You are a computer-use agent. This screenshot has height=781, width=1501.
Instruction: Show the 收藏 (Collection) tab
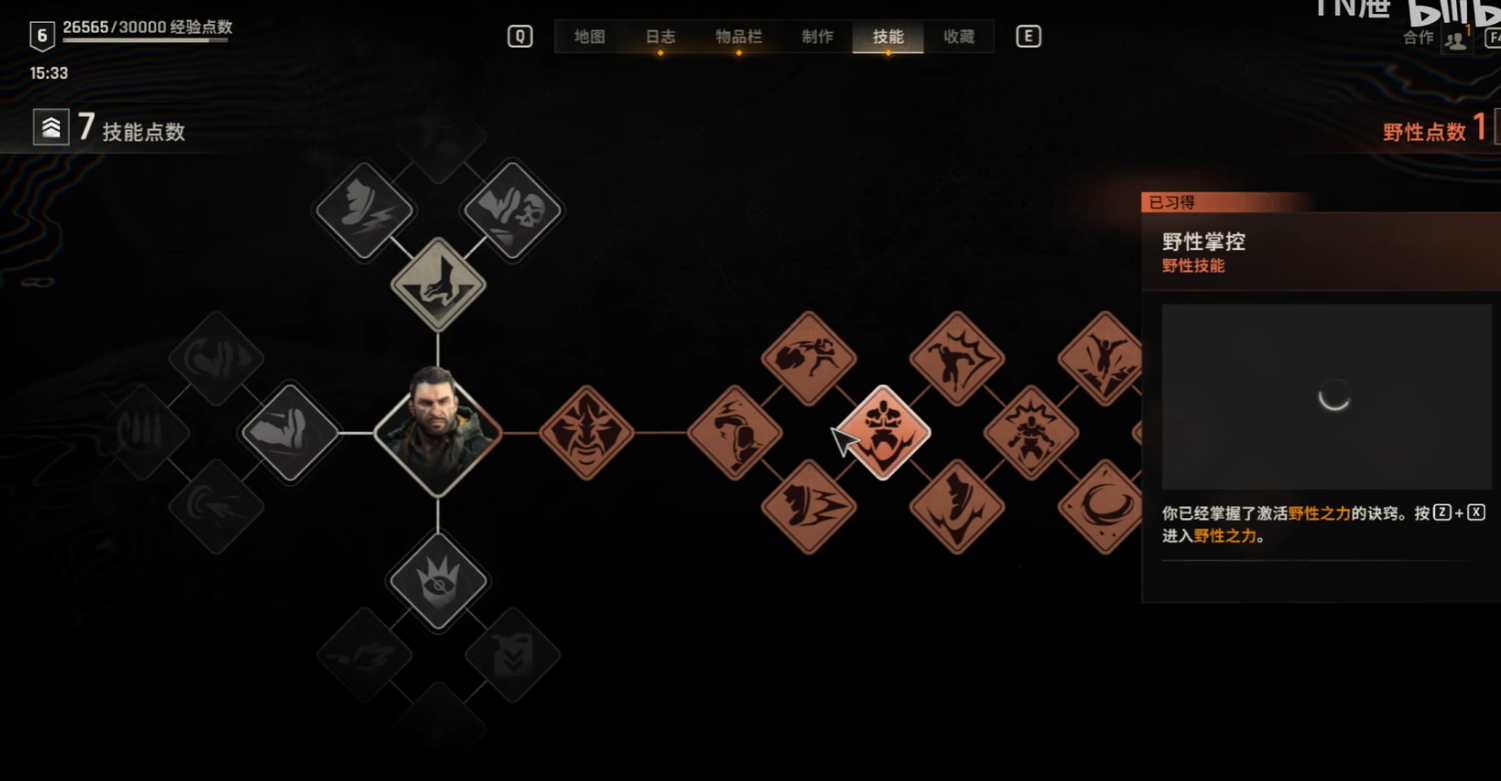(959, 37)
